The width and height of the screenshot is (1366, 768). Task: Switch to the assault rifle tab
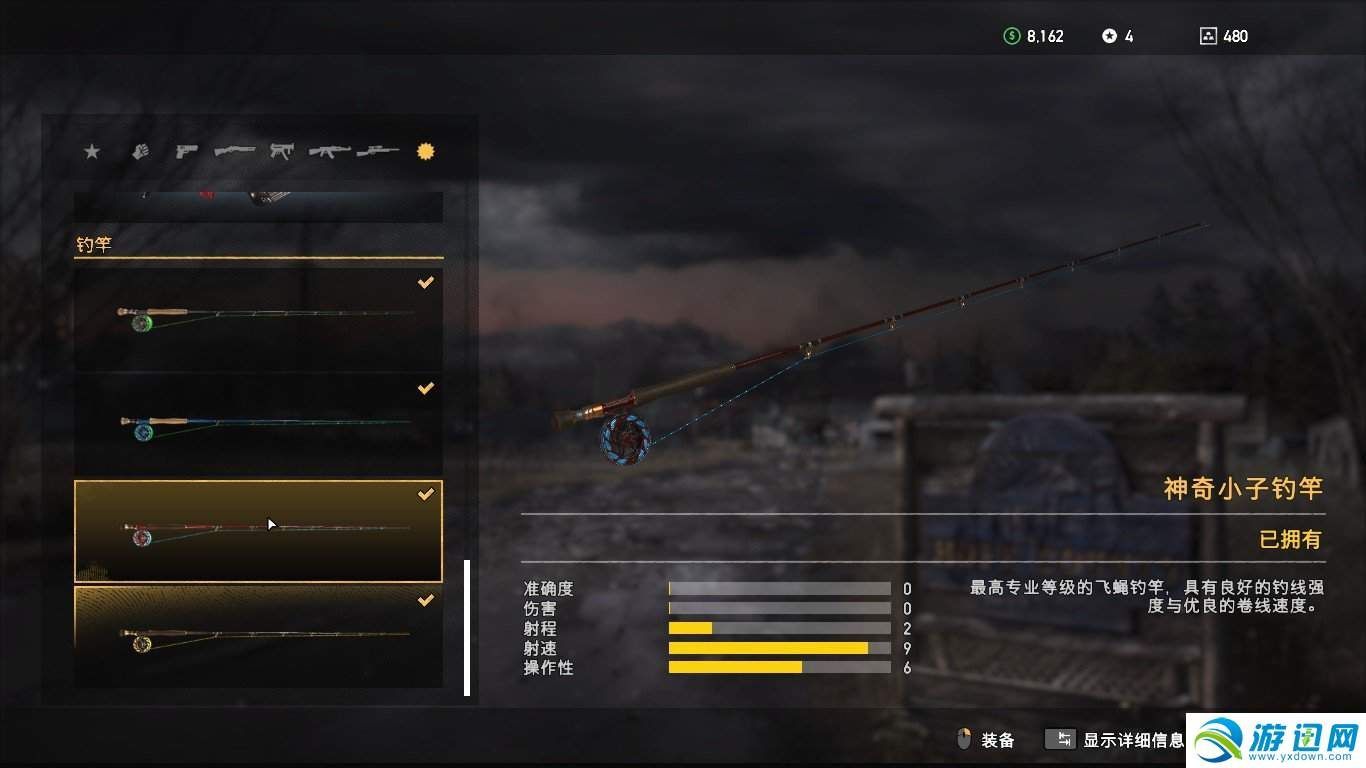click(329, 151)
